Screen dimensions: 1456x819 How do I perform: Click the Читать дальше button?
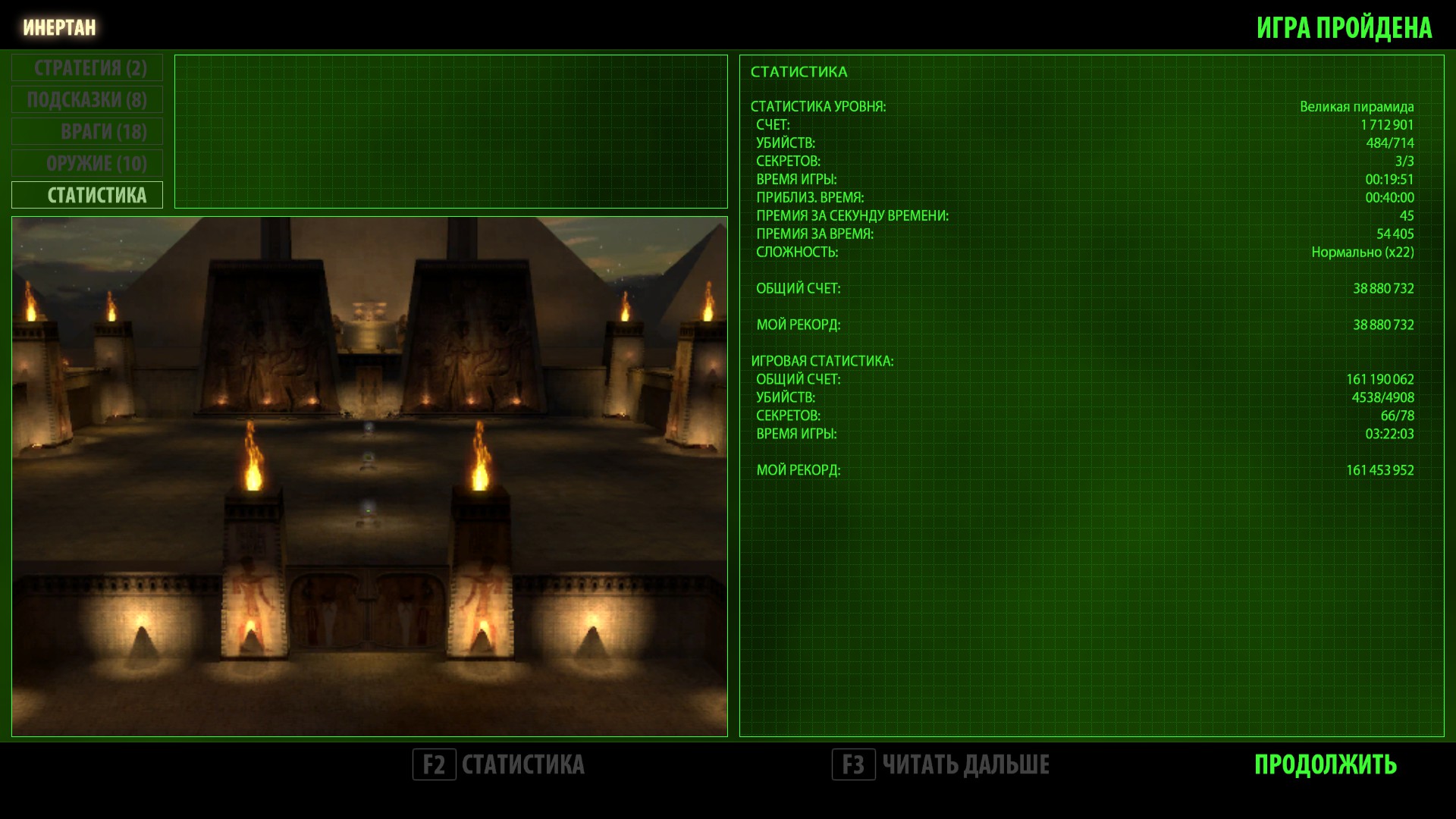[x=940, y=764]
